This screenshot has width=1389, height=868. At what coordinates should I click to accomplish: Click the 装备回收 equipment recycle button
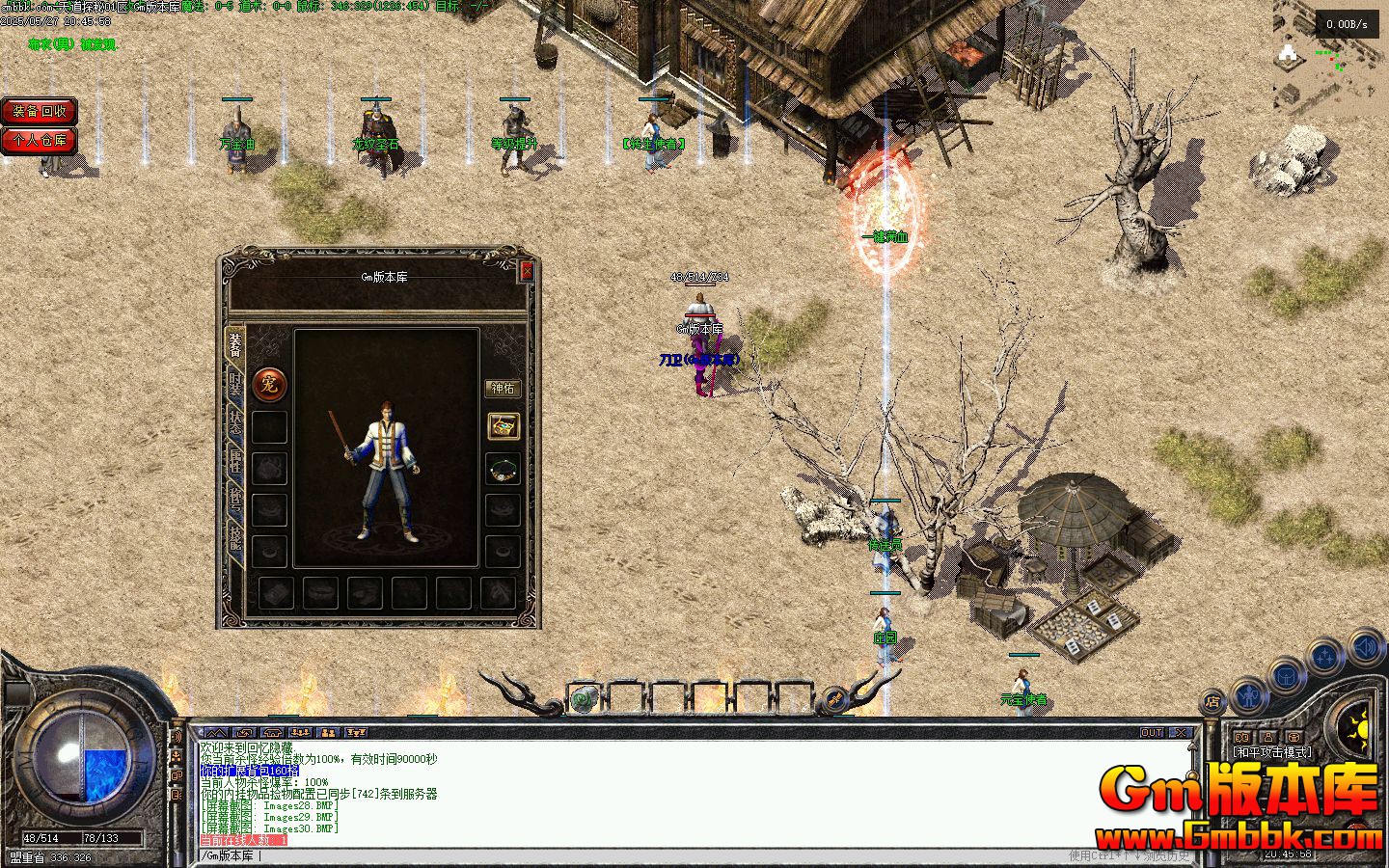pyautogui.click(x=39, y=112)
